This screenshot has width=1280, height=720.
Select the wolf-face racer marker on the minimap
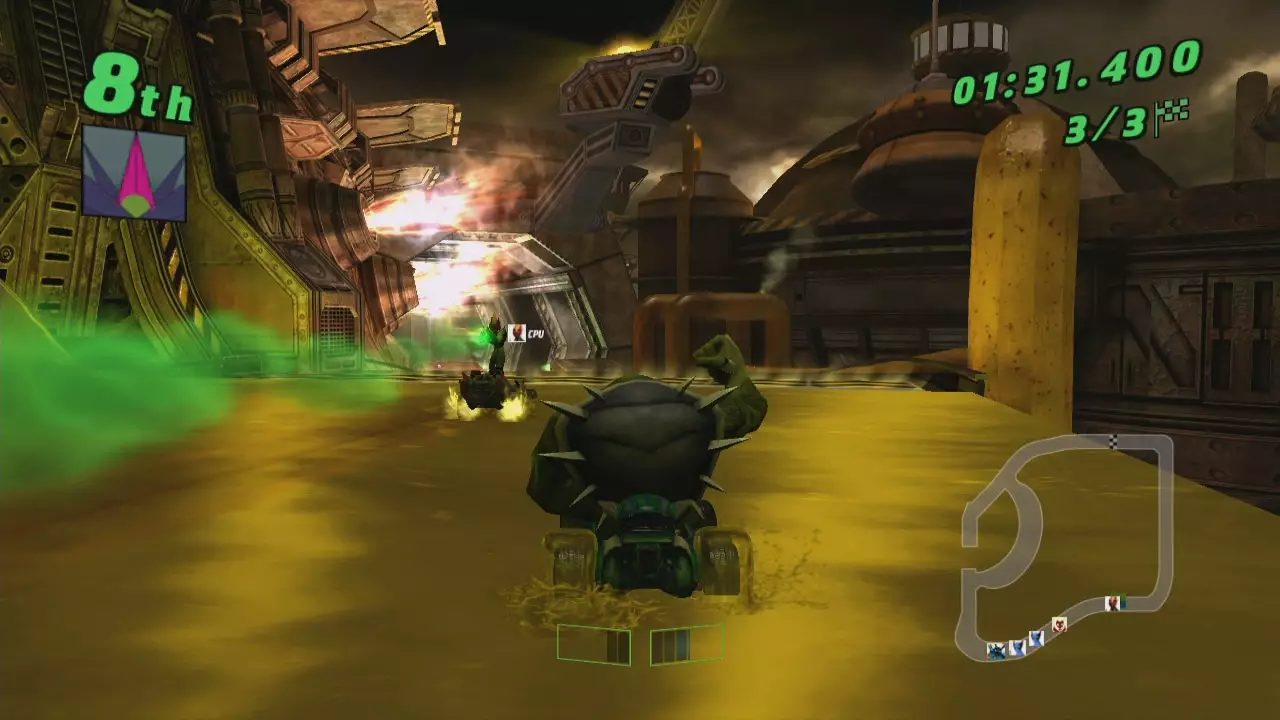1059,624
